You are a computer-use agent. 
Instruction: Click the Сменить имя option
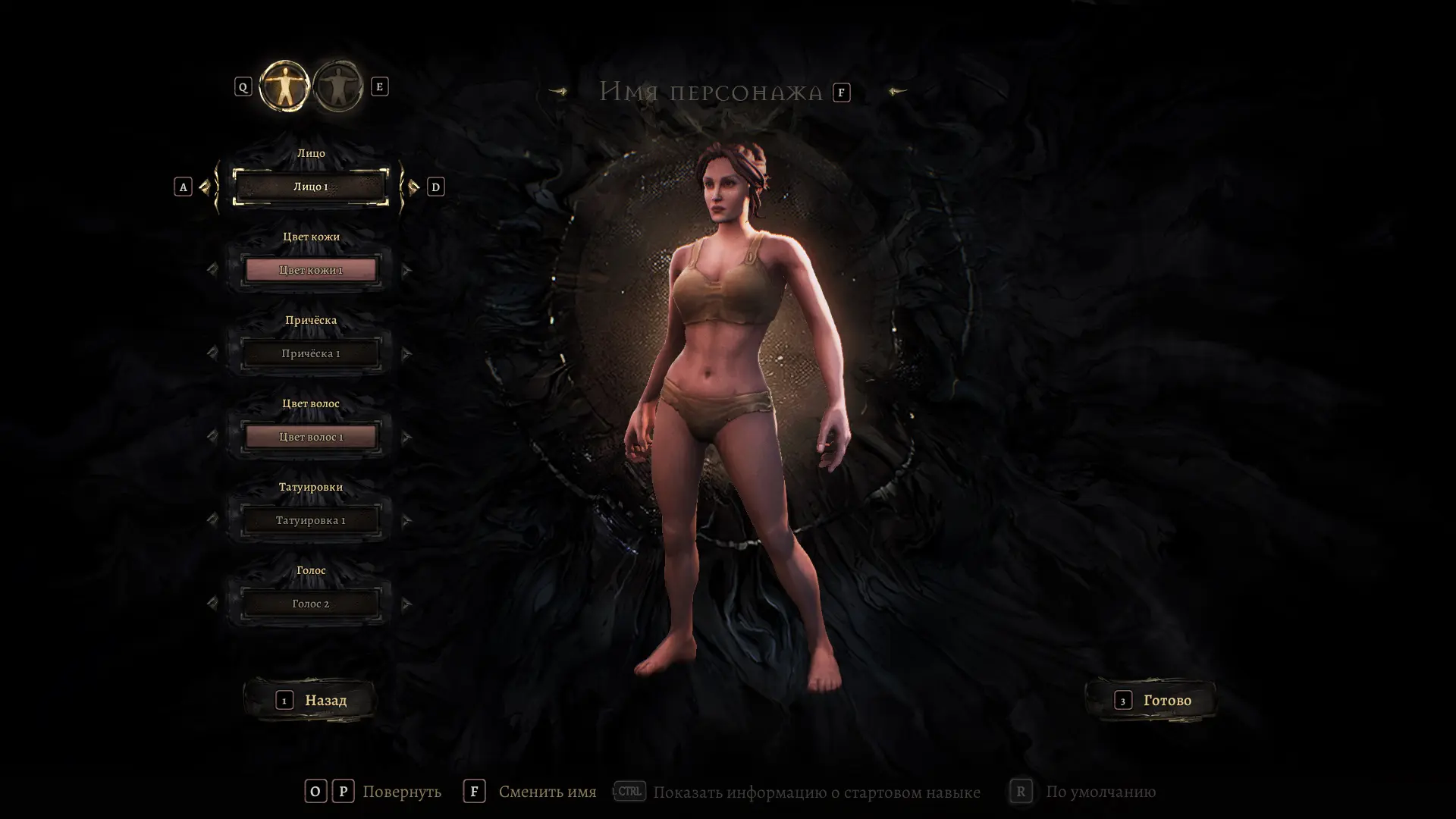[547, 792]
